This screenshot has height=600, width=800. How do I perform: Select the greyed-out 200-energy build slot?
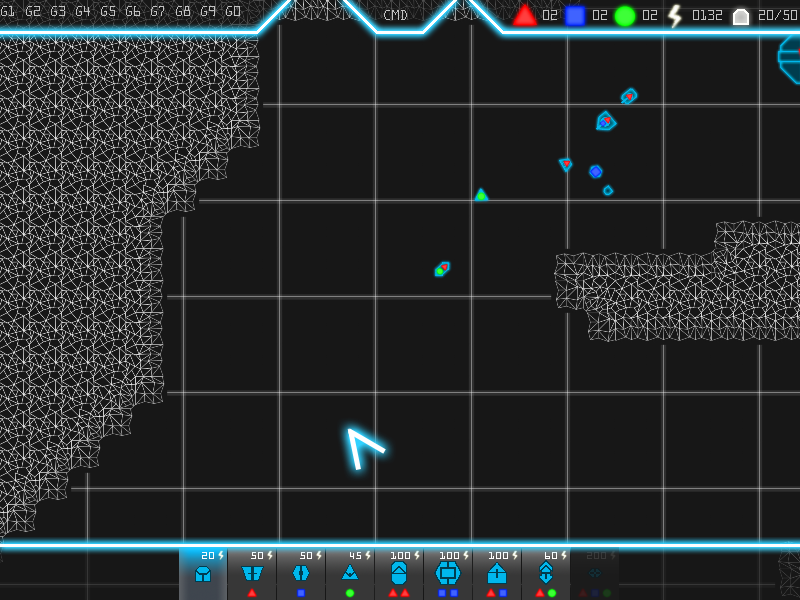[x=595, y=573]
